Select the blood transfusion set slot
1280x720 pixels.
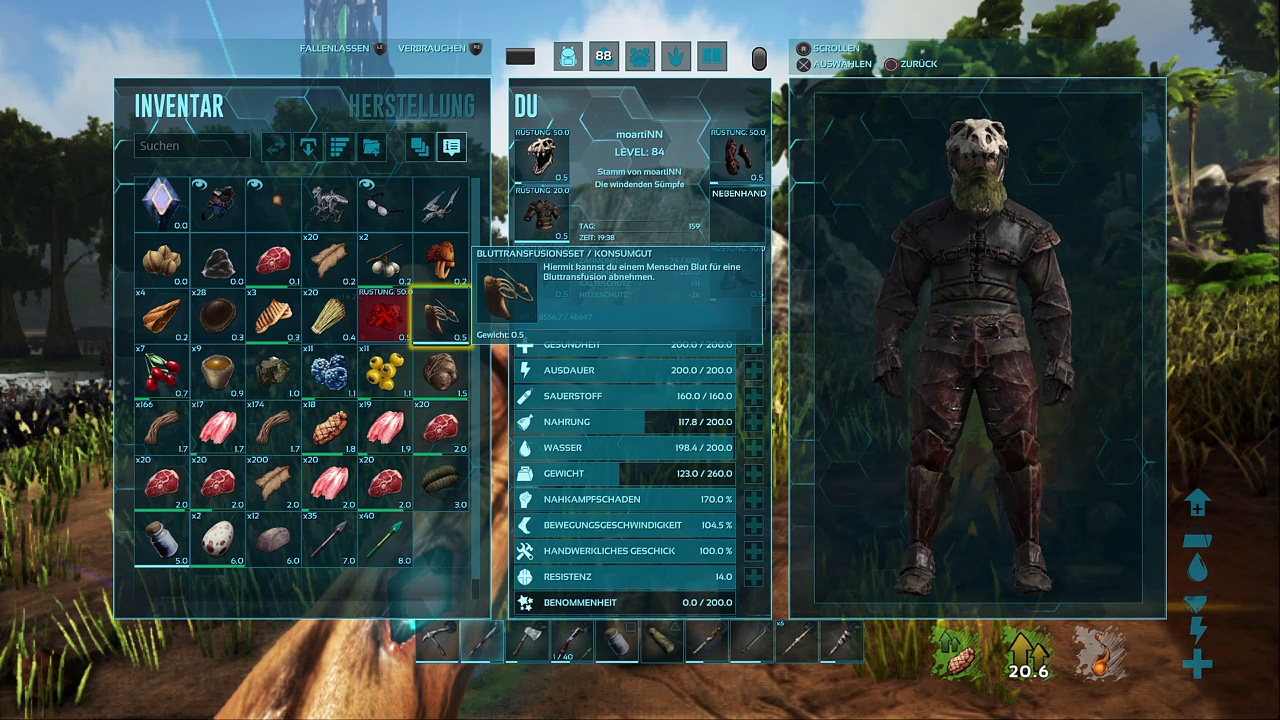click(x=441, y=317)
